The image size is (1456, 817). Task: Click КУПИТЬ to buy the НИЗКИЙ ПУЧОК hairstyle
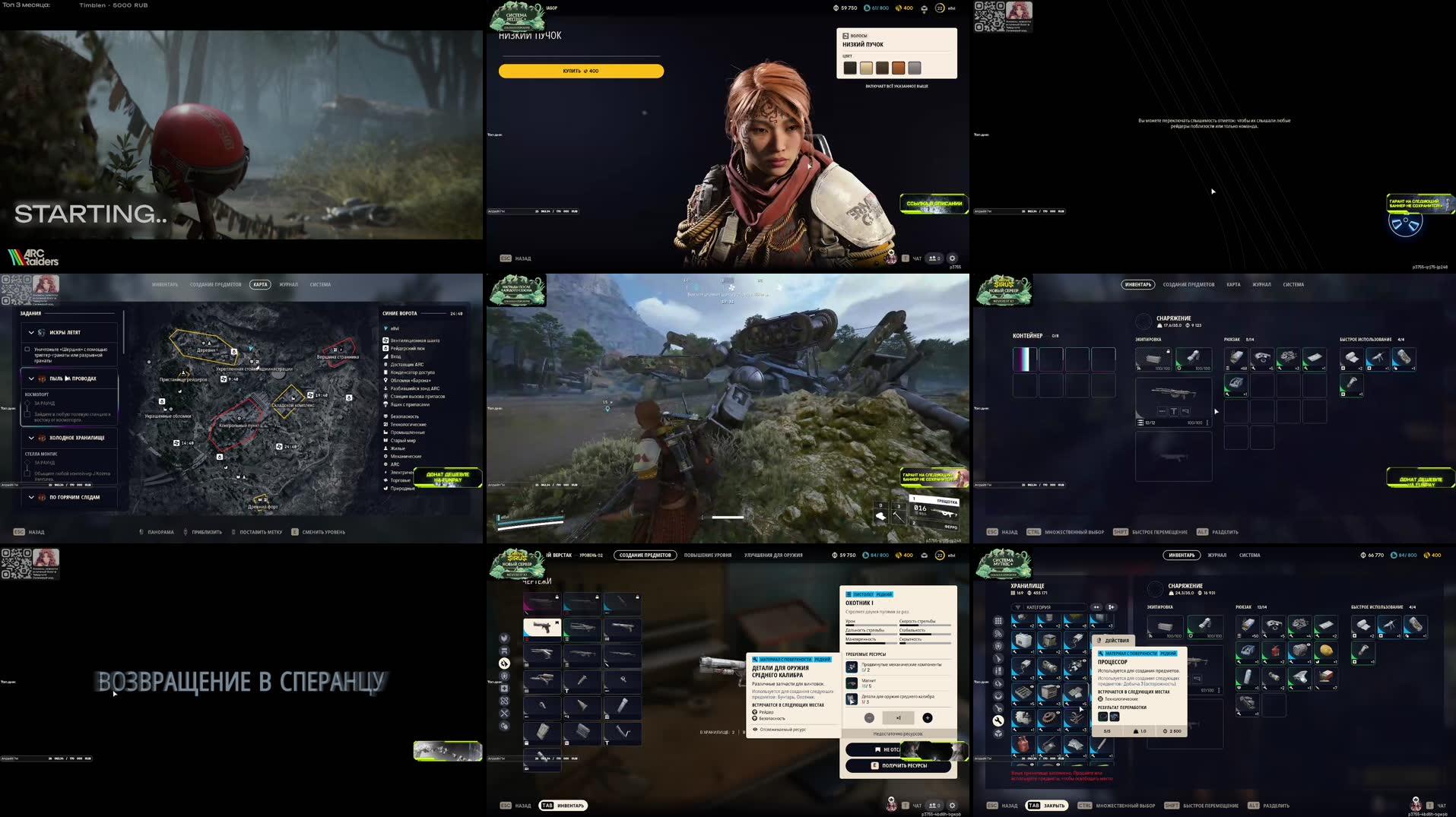click(x=582, y=71)
